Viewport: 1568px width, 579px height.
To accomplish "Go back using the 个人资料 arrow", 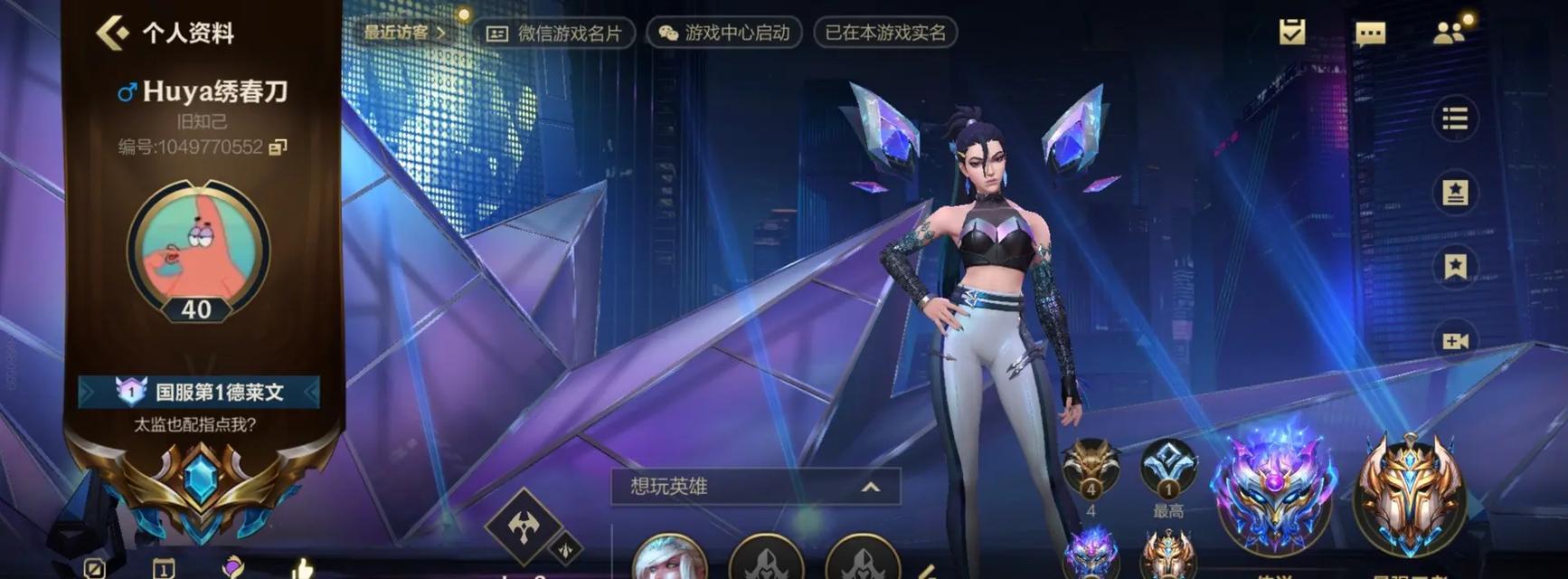I will (x=114, y=33).
